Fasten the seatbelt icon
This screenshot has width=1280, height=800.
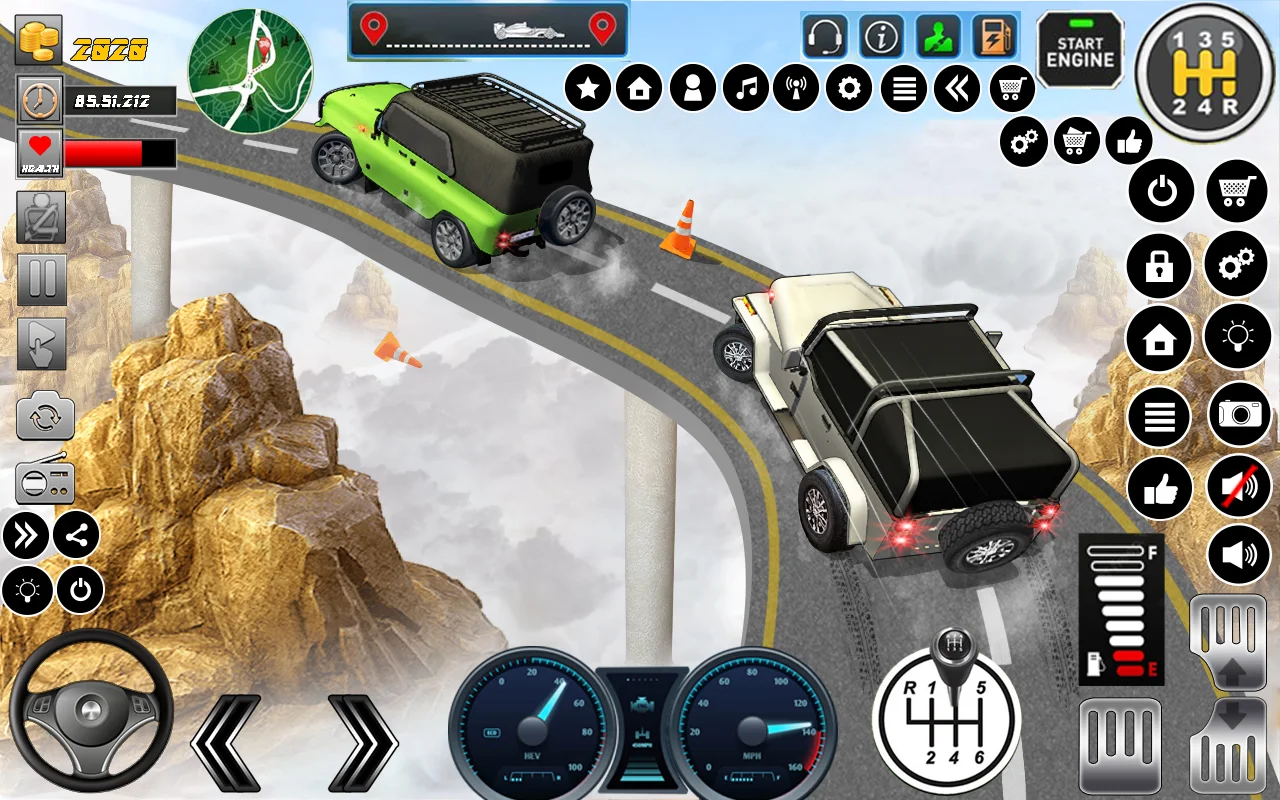(41, 216)
